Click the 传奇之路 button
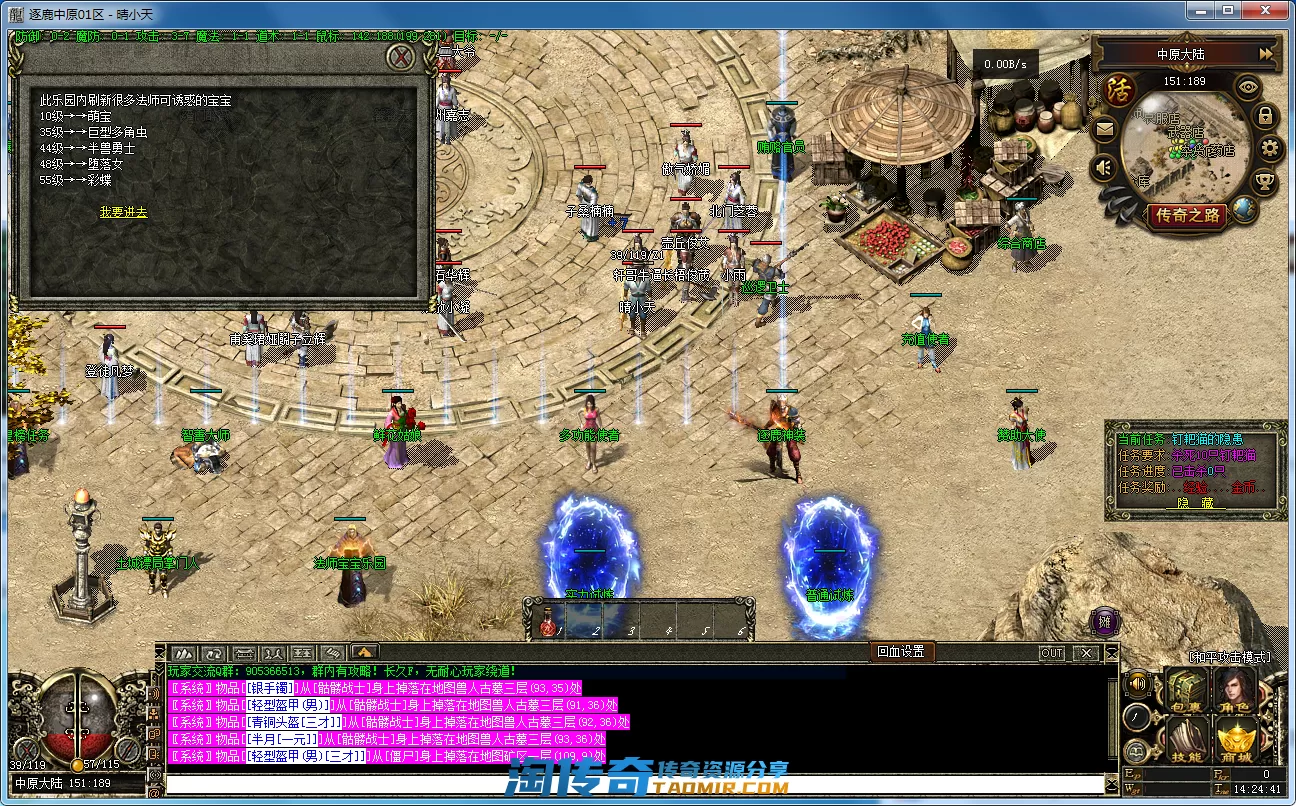The height and width of the screenshot is (806, 1296). (x=1187, y=214)
